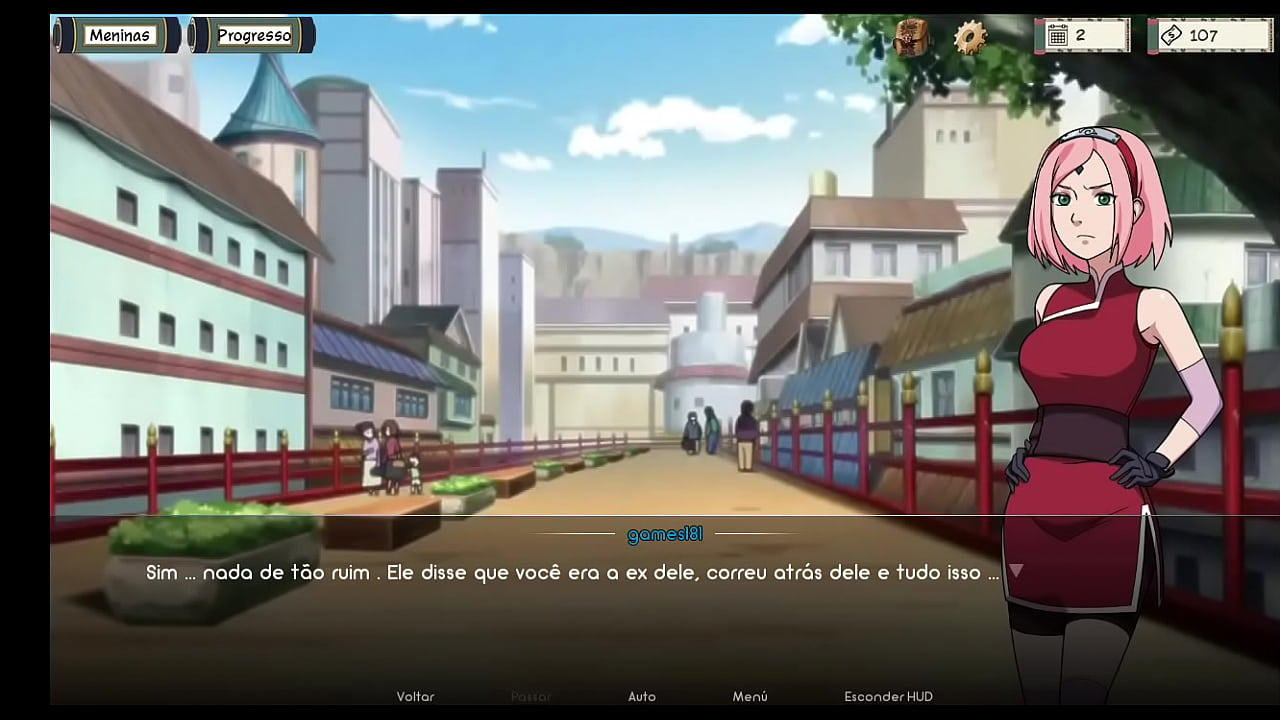
Task: Toggle automatic dialogue with Auto
Action: click(x=642, y=696)
